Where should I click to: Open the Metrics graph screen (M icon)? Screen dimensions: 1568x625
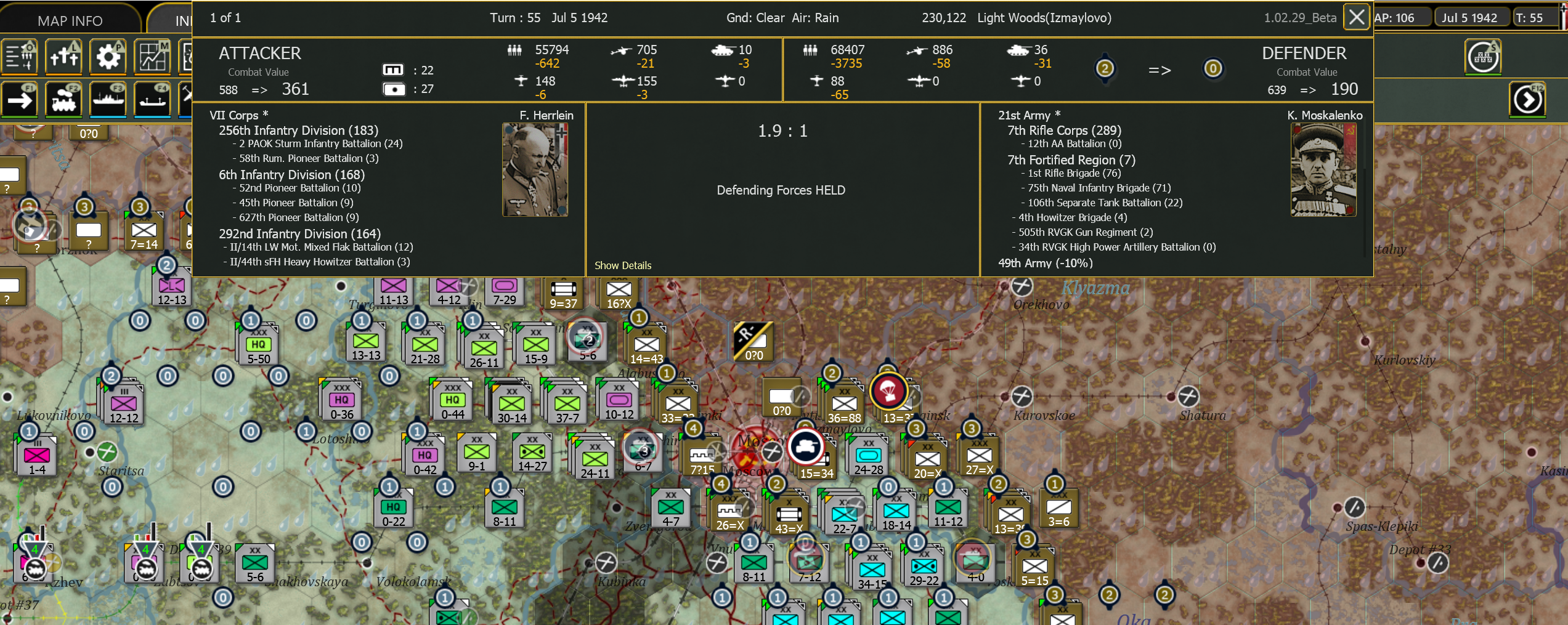tap(153, 56)
